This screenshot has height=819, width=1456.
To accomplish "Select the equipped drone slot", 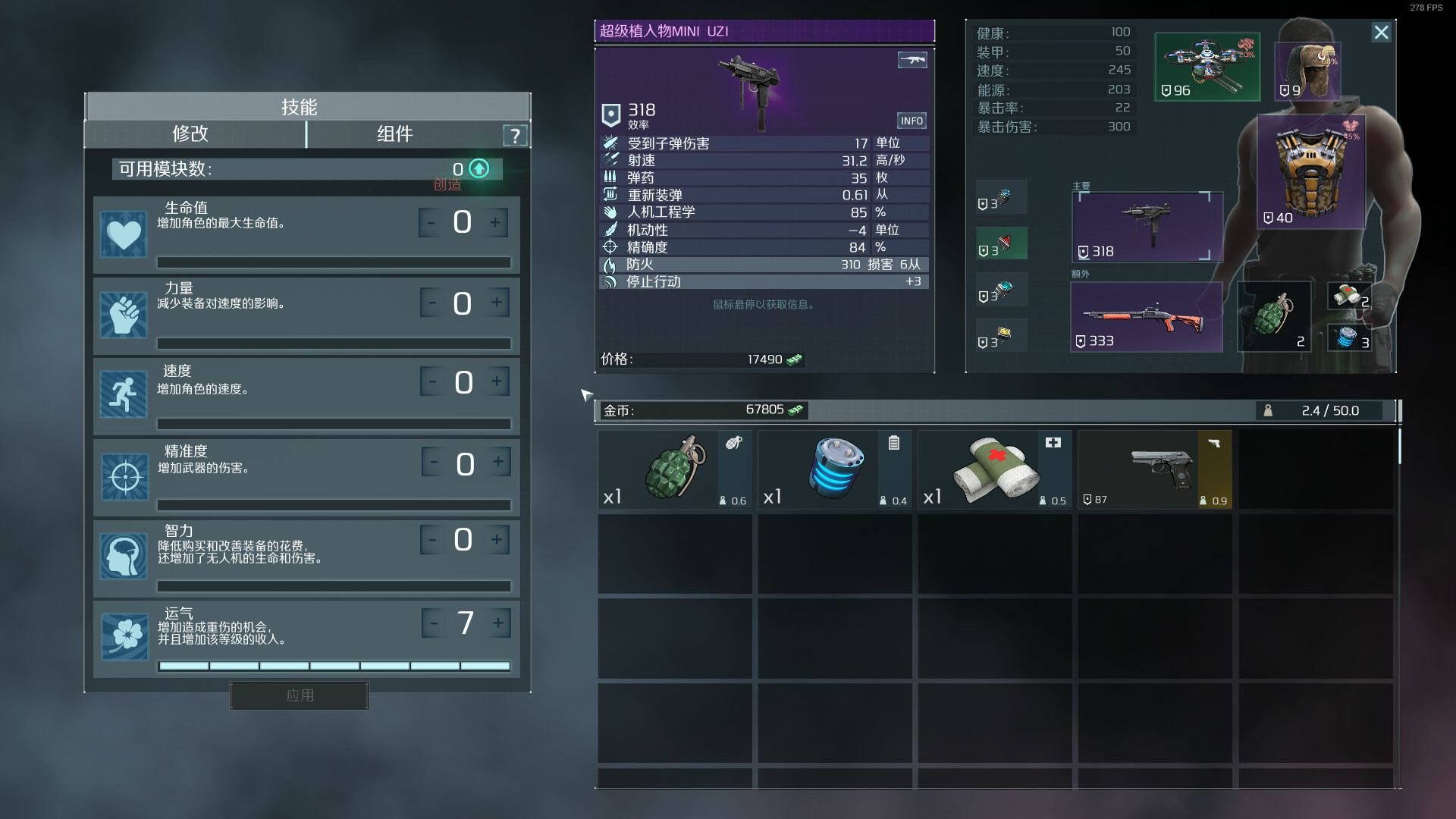I will 1207,67.
